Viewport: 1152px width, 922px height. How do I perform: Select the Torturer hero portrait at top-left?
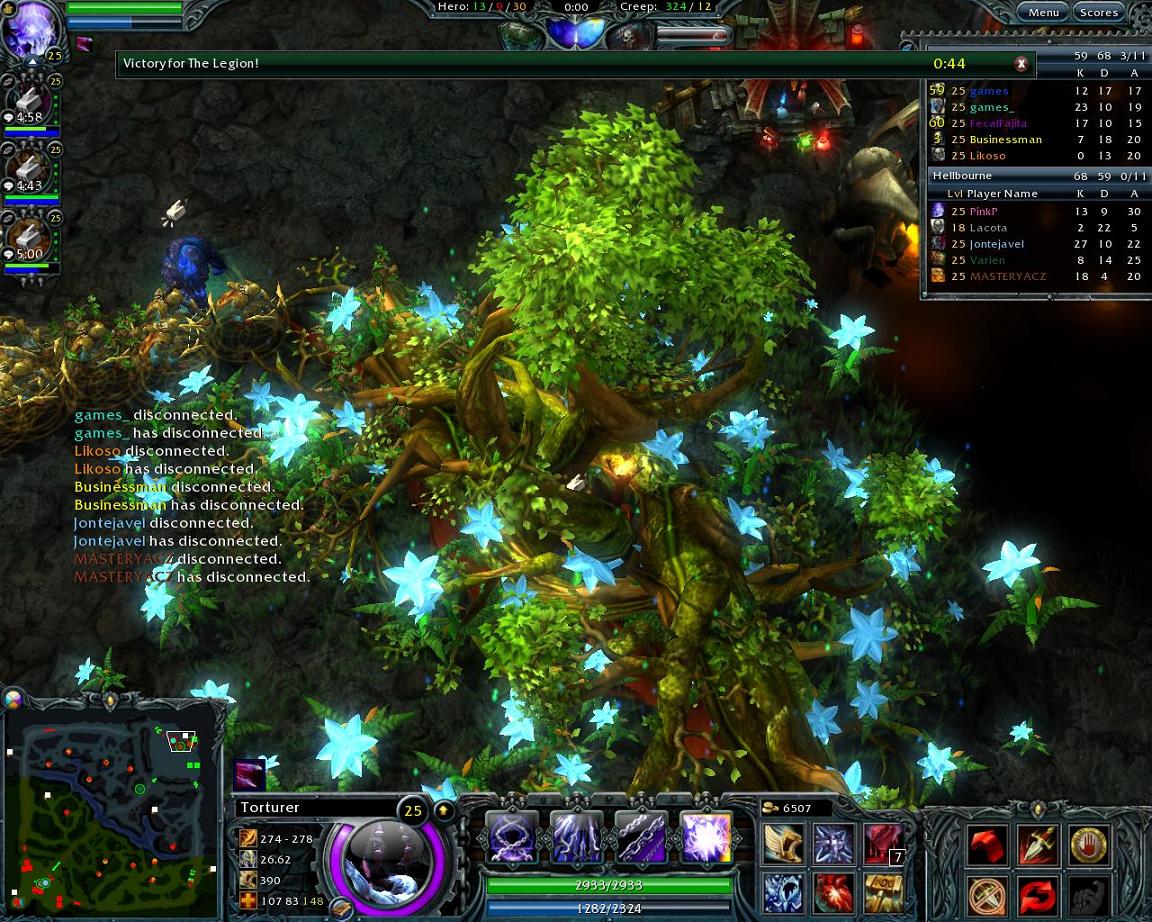point(32,30)
